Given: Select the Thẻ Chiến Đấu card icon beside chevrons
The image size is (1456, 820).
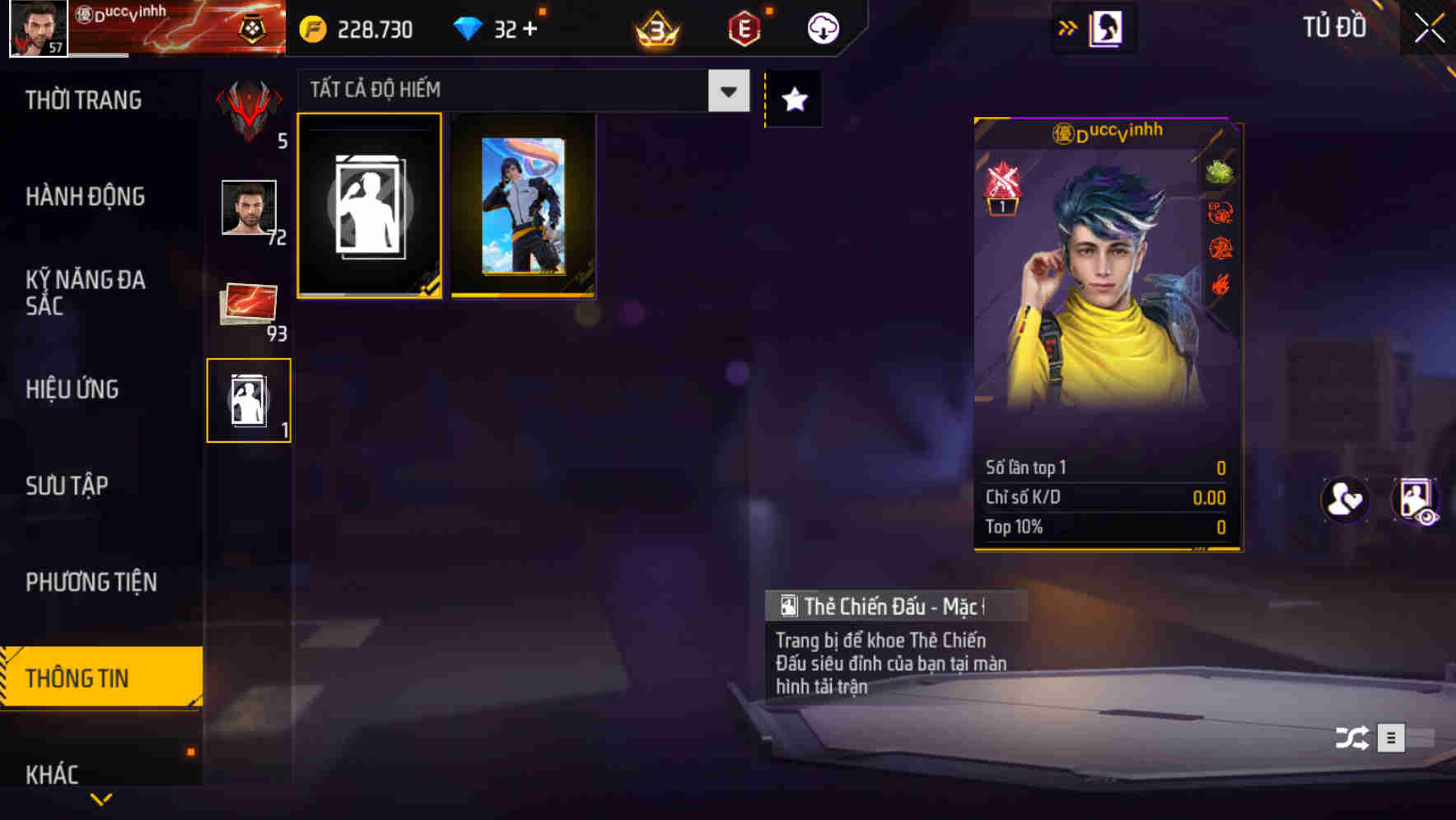Looking at the screenshot, I should [x=1108, y=27].
